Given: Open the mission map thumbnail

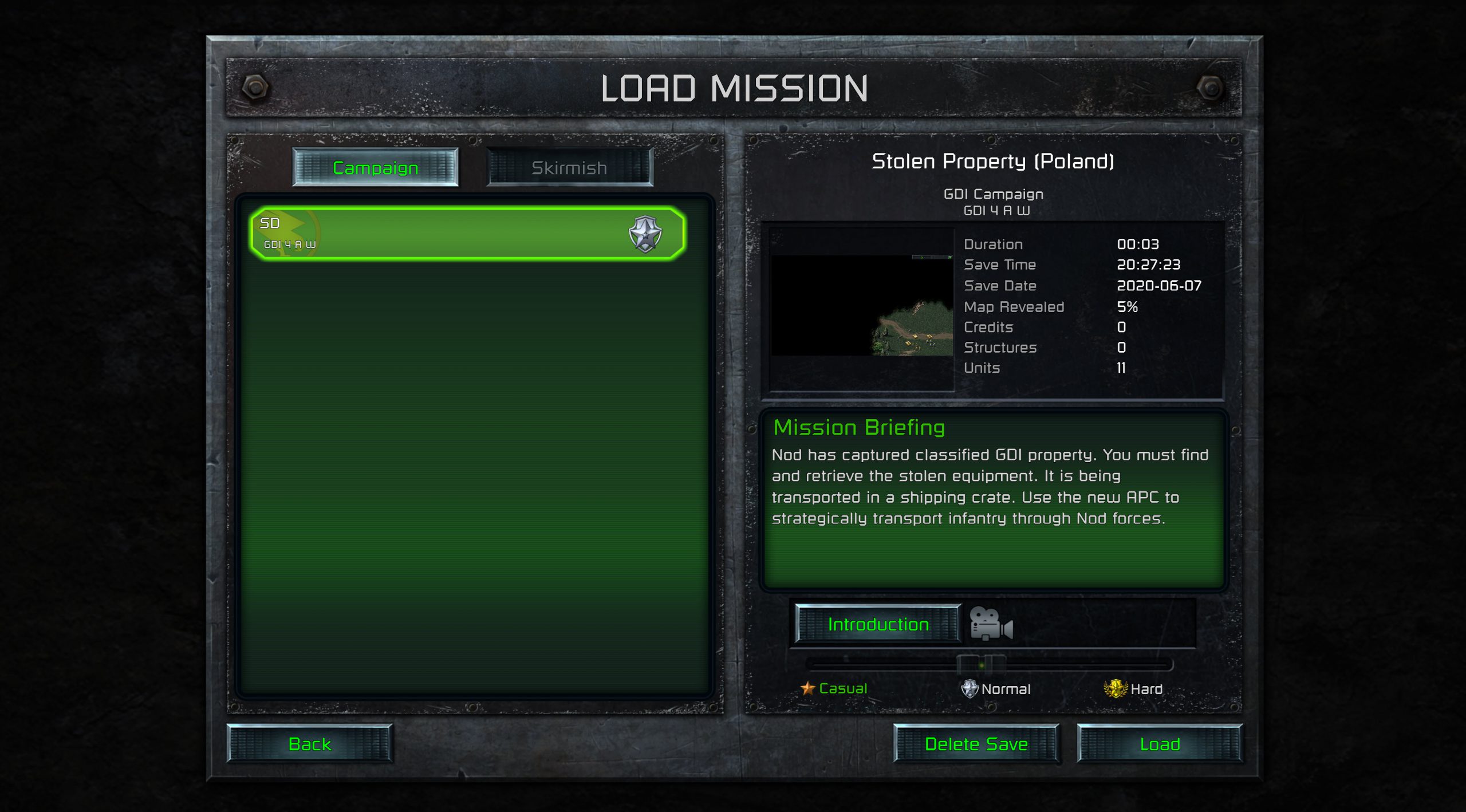Looking at the screenshot, I should [x=862, y=305].
